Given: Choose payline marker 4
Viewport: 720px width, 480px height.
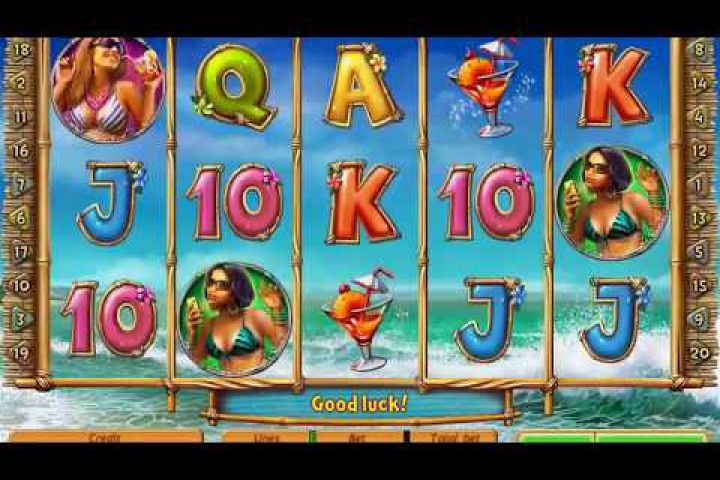Looking at the screenshot, I should (699, 116).
